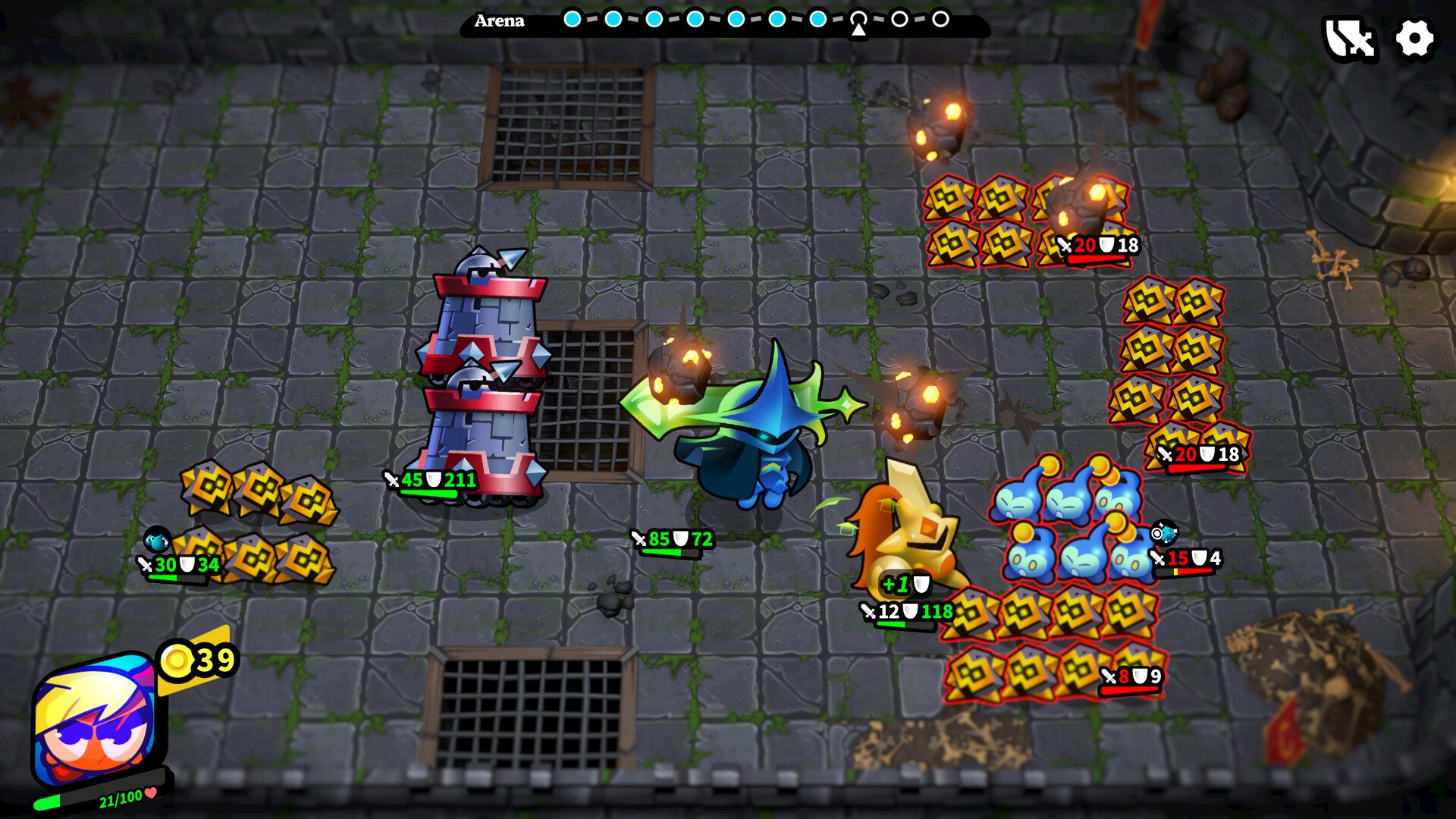Toggle the crossed-swords icon beside the gear
This screenshot has width=1456, height=819.
1350,38
